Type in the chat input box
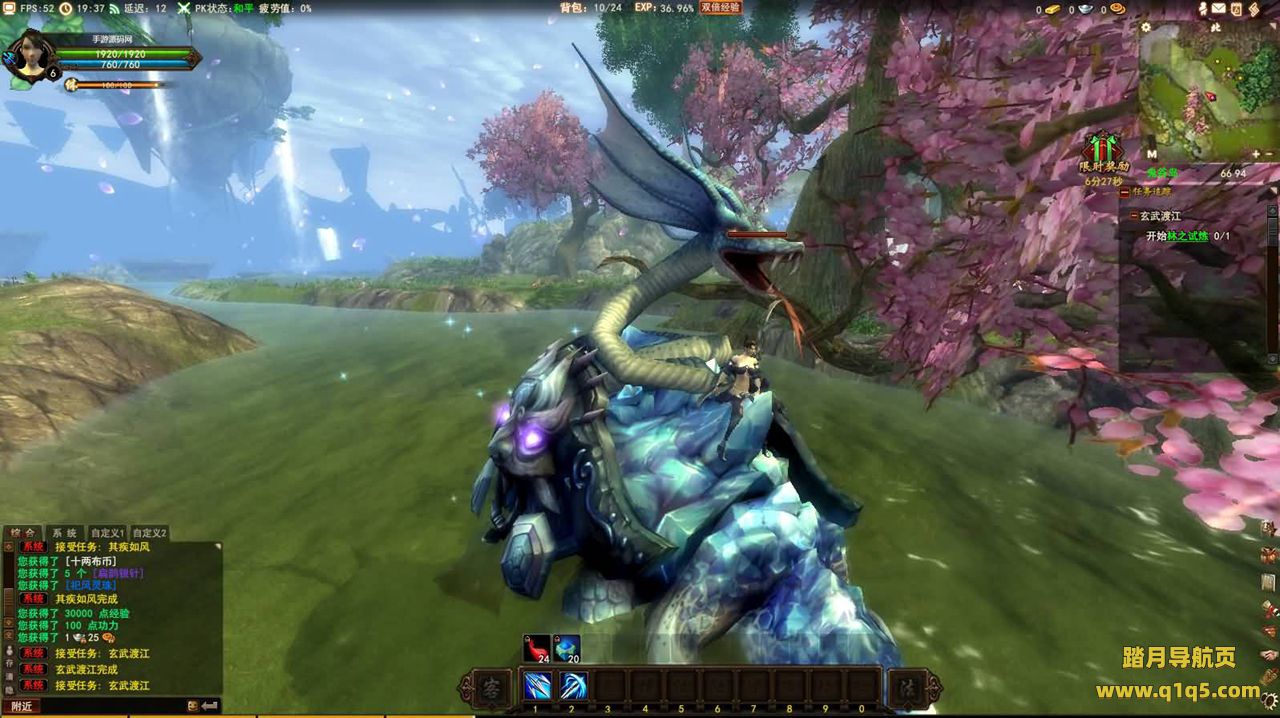The height and width of the screenshot is (718, 1280). [x=110, y=706]
